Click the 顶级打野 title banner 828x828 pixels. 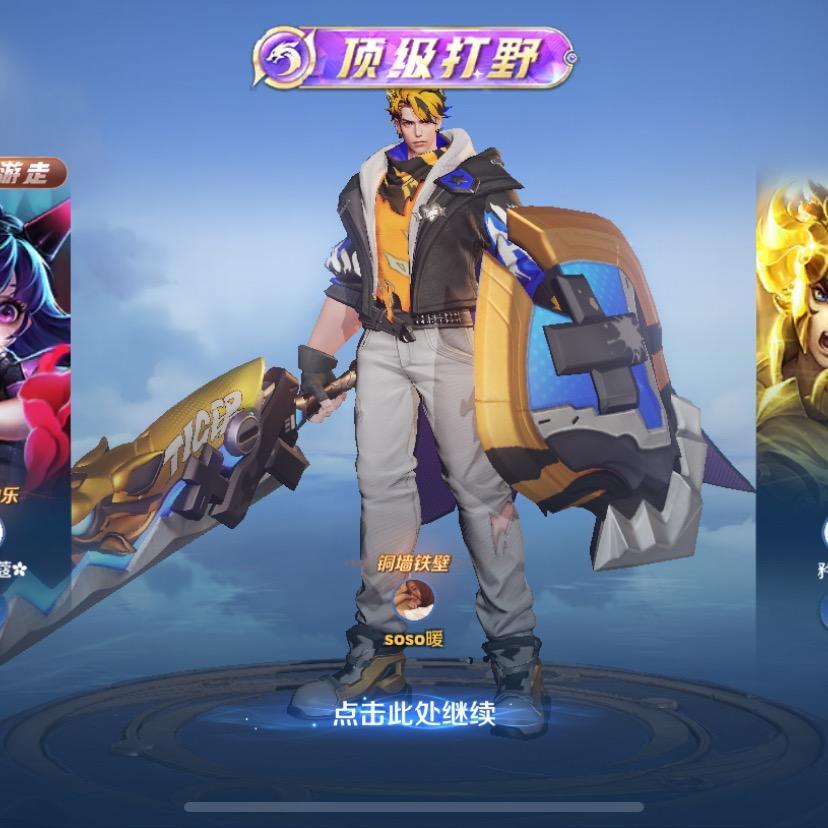pos(413,58)
